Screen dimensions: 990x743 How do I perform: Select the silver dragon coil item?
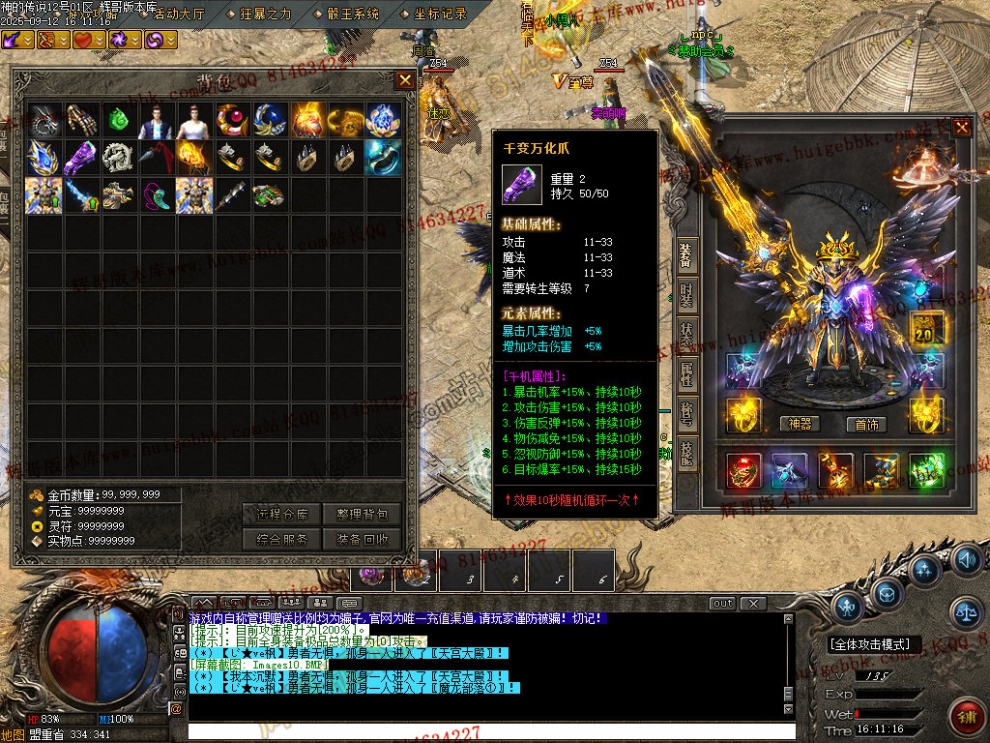click(120, 157)
